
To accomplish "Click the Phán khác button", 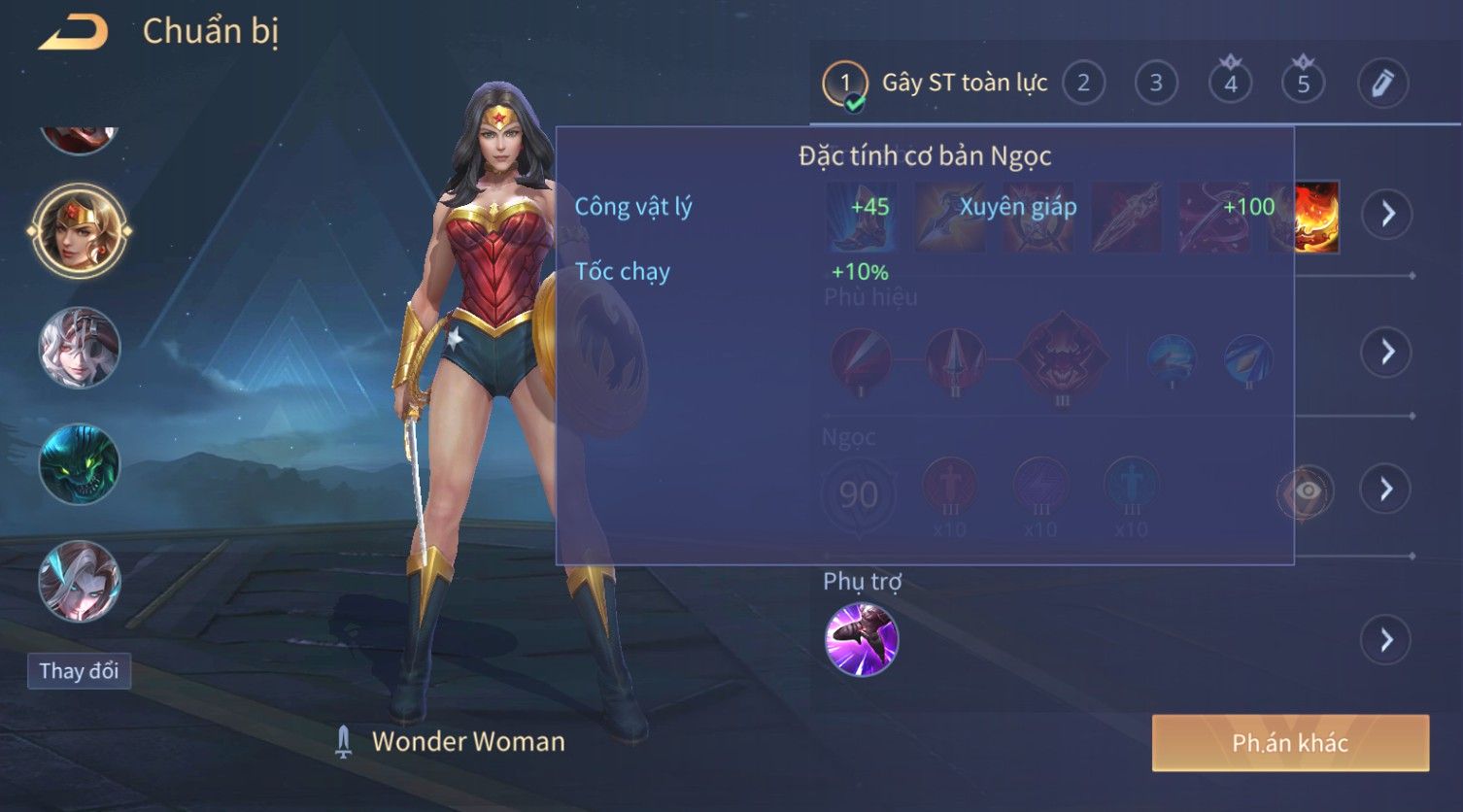I will 1290,743.
